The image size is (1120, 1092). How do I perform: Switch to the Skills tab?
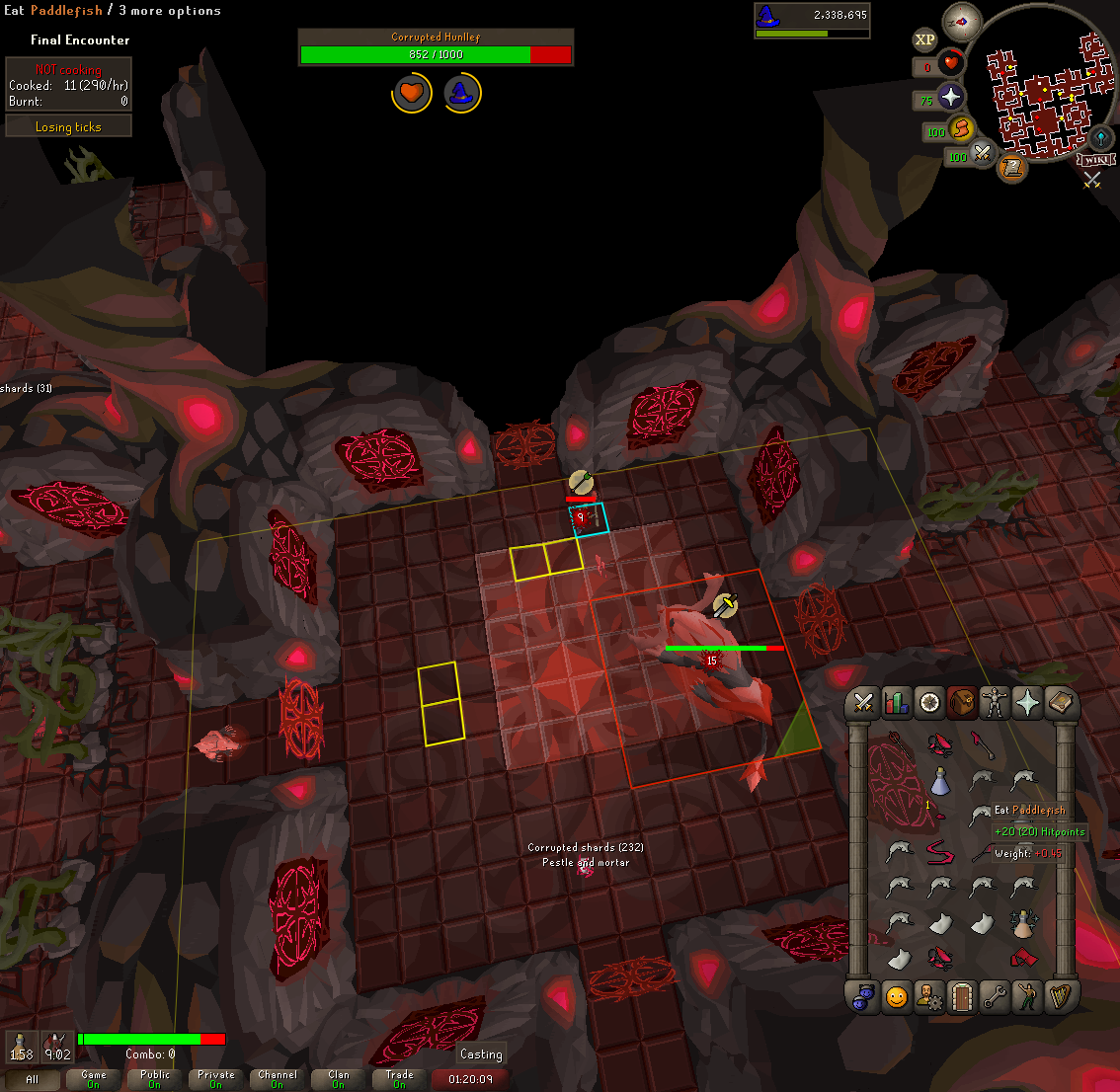[897, 702]
